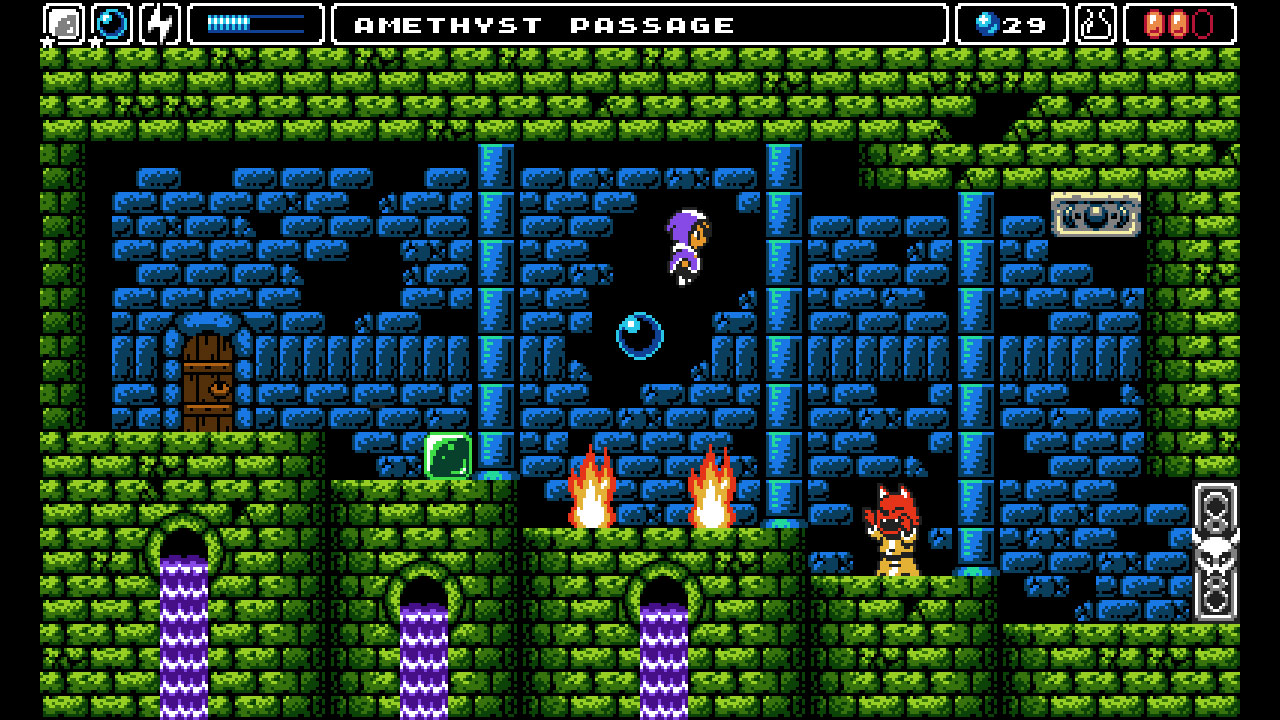
Task: Click the mana bar gauge
Action: tap(257, 22)
